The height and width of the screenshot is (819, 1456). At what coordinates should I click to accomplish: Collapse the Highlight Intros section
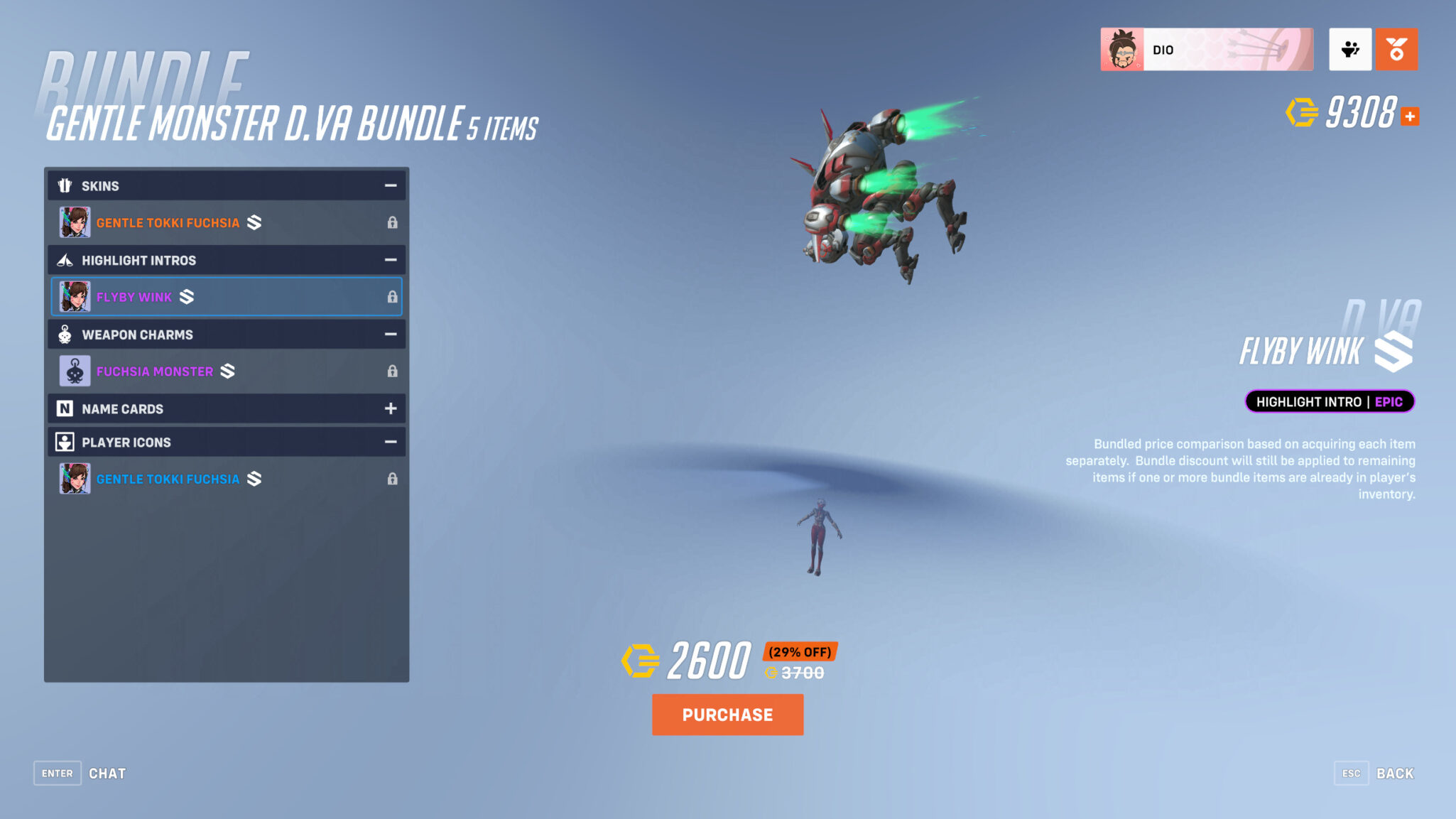[x=390, y=260]
